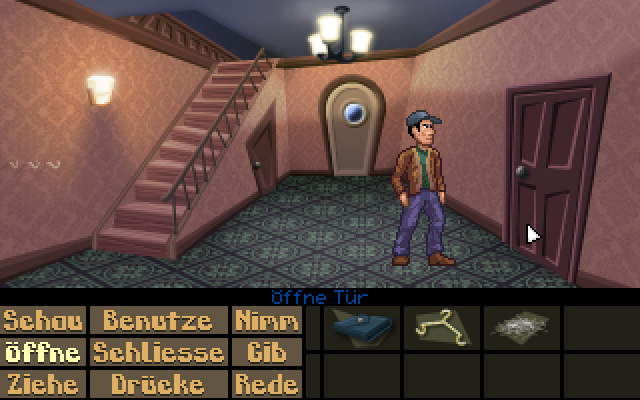Select the gray crumpled mesh item
Viewport: 640px width, 400px height.
[520, 327]
